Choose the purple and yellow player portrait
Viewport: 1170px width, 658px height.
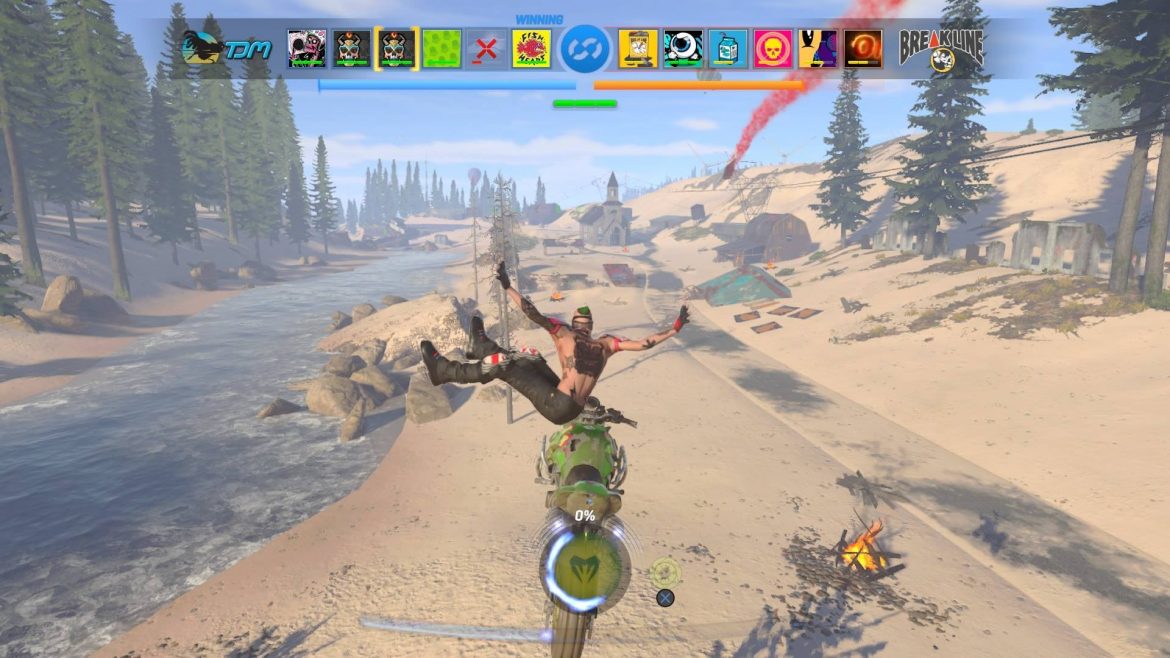[x=818, y=48]
